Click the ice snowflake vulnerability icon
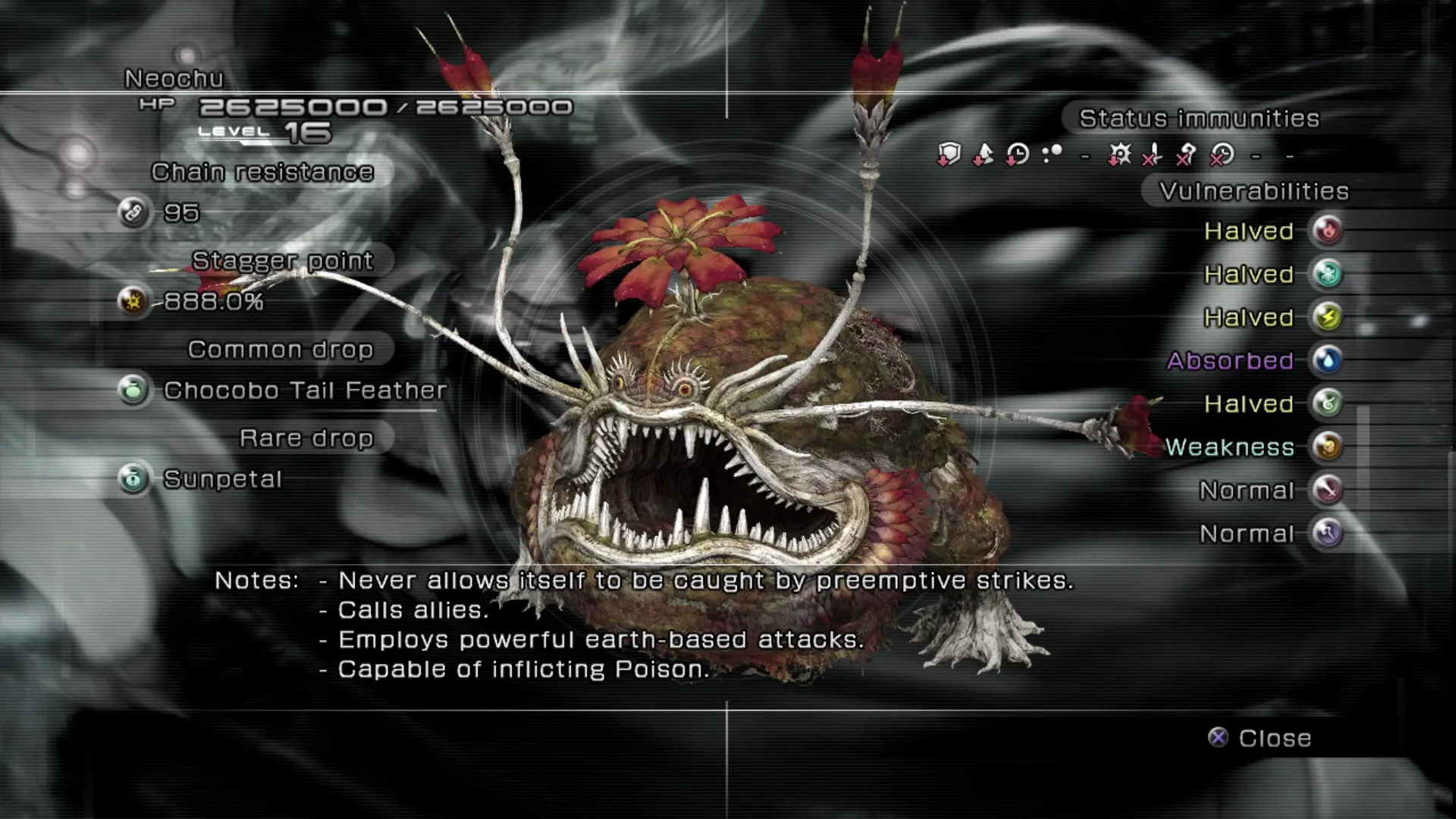Image resolution: width=1456 pixels, height=819 pixels. tap(1327, 274)
